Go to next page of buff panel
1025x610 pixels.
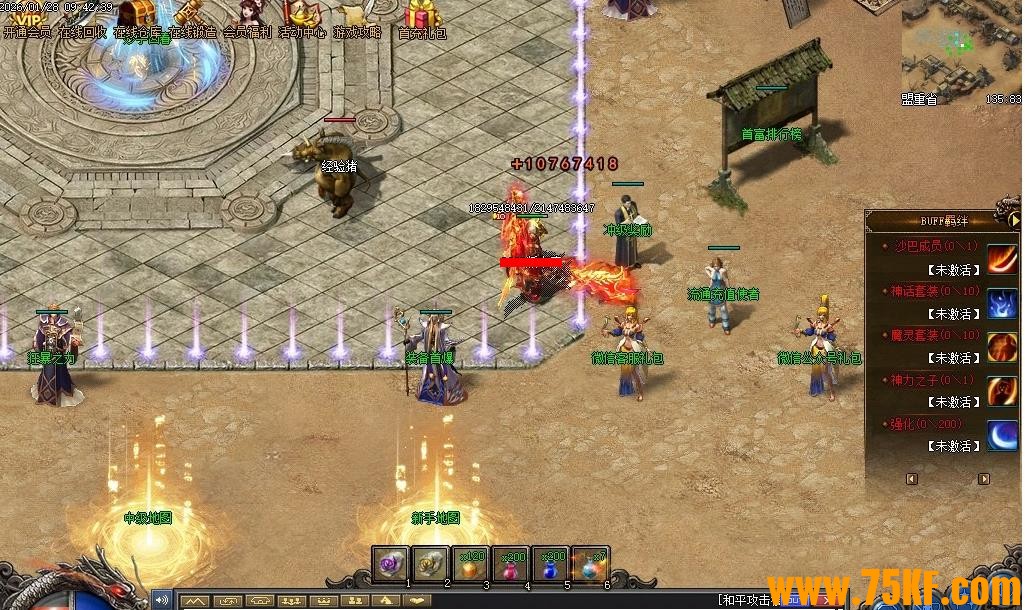[984, 479]
